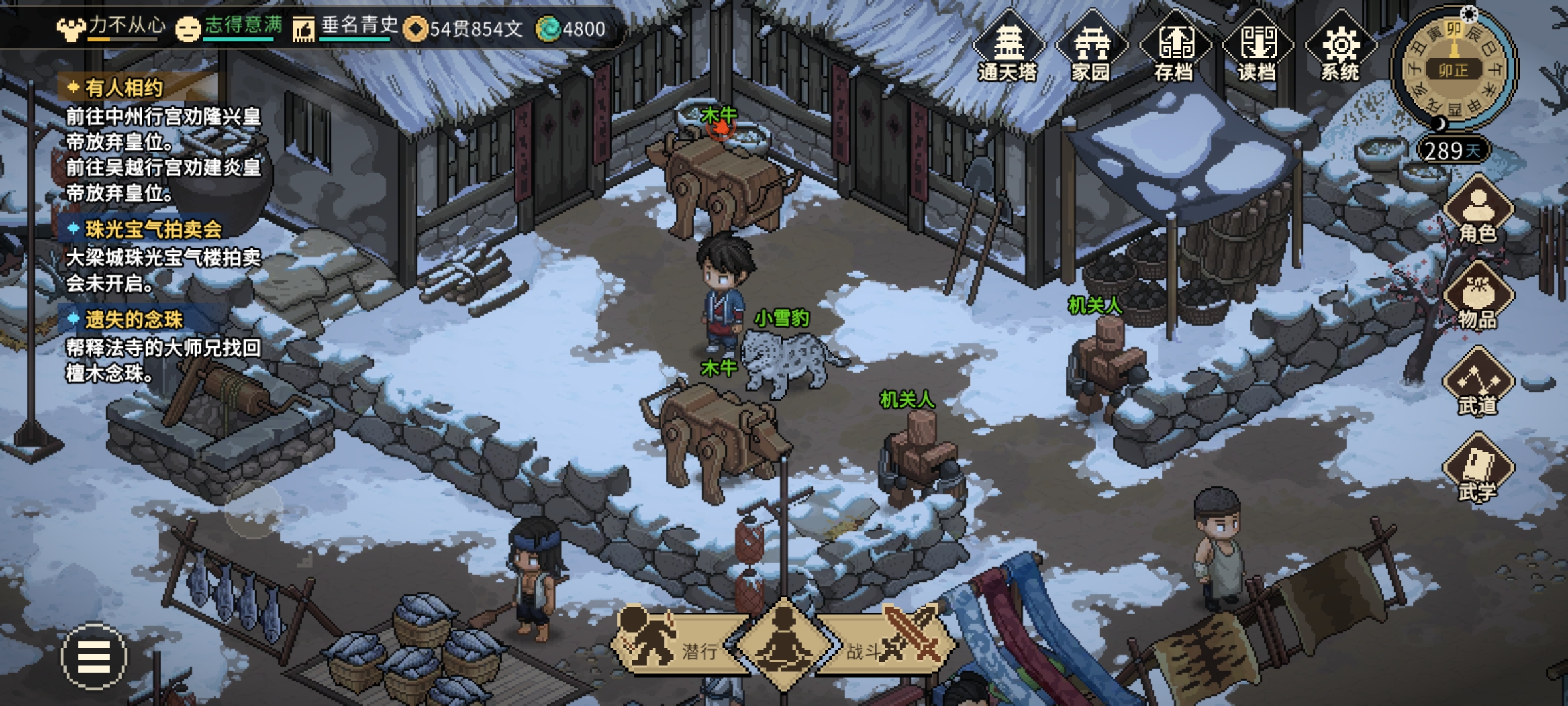This screenshot has width=1568, height=706.
Task: Toggle 潜行 stealth mode
Action: [673, 644]
